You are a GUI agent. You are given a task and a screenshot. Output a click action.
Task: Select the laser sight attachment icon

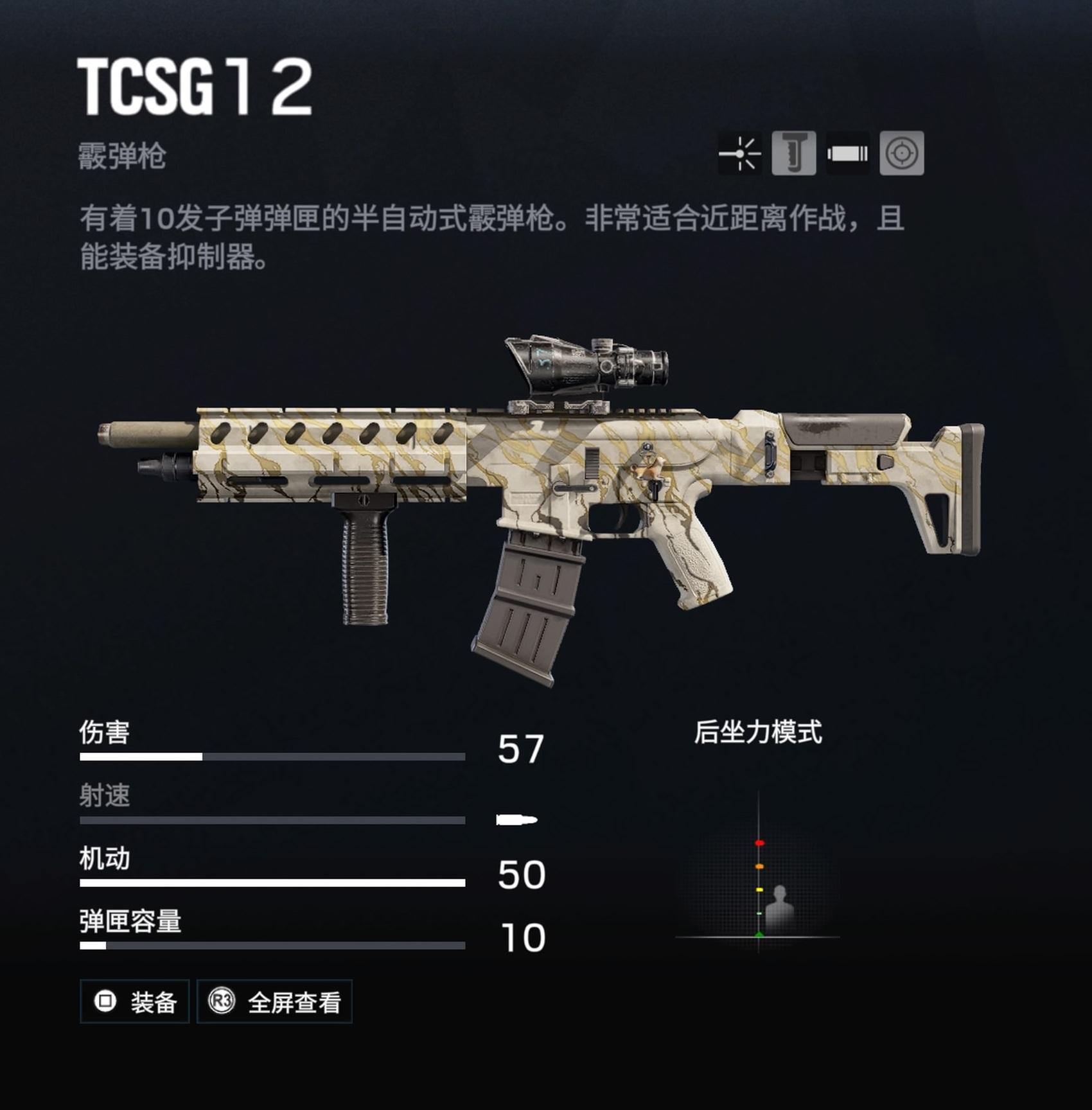click(740, 154)
